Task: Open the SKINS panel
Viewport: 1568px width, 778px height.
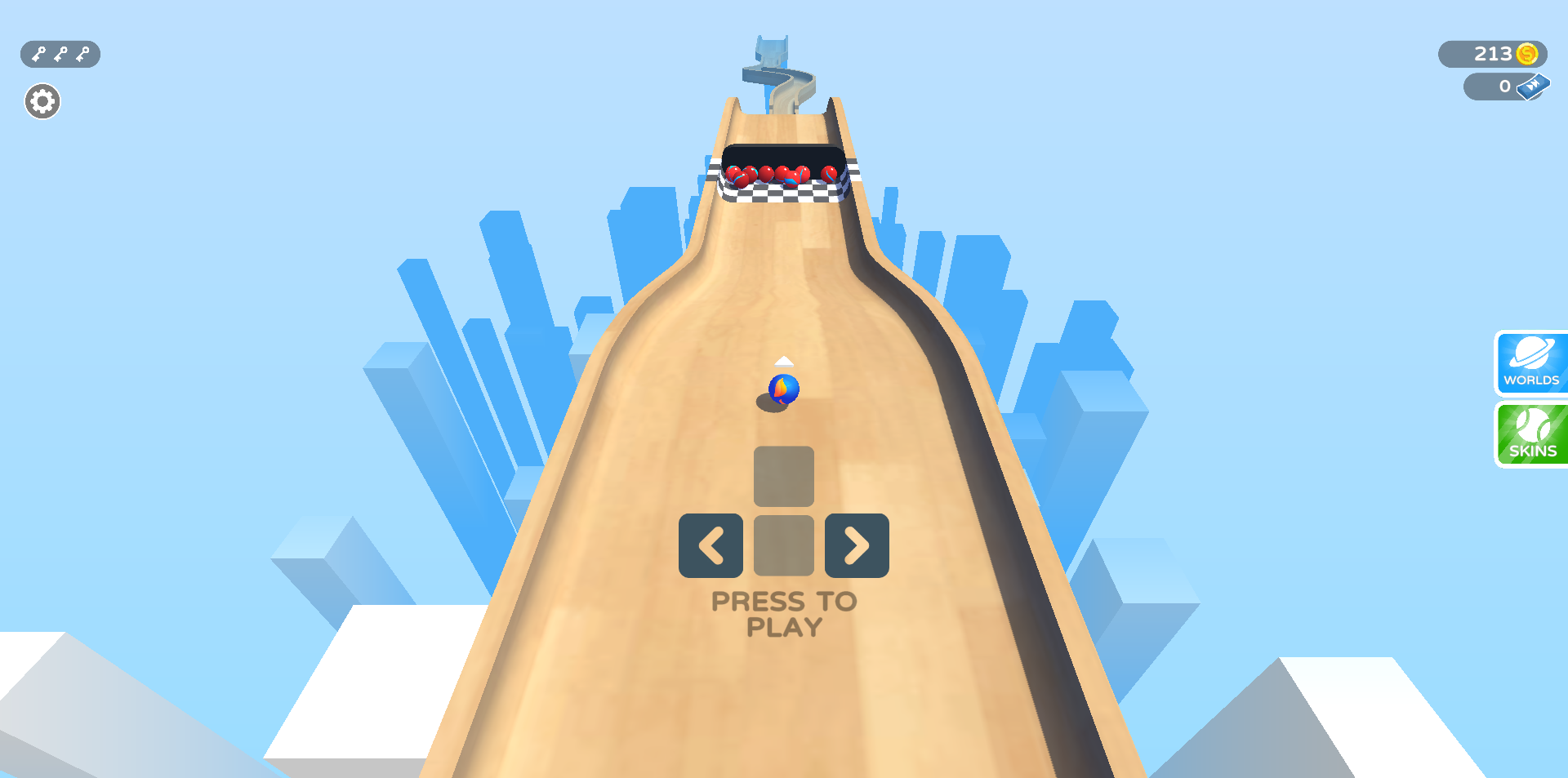Action: pyautogui.click(x=1531, y=433)
